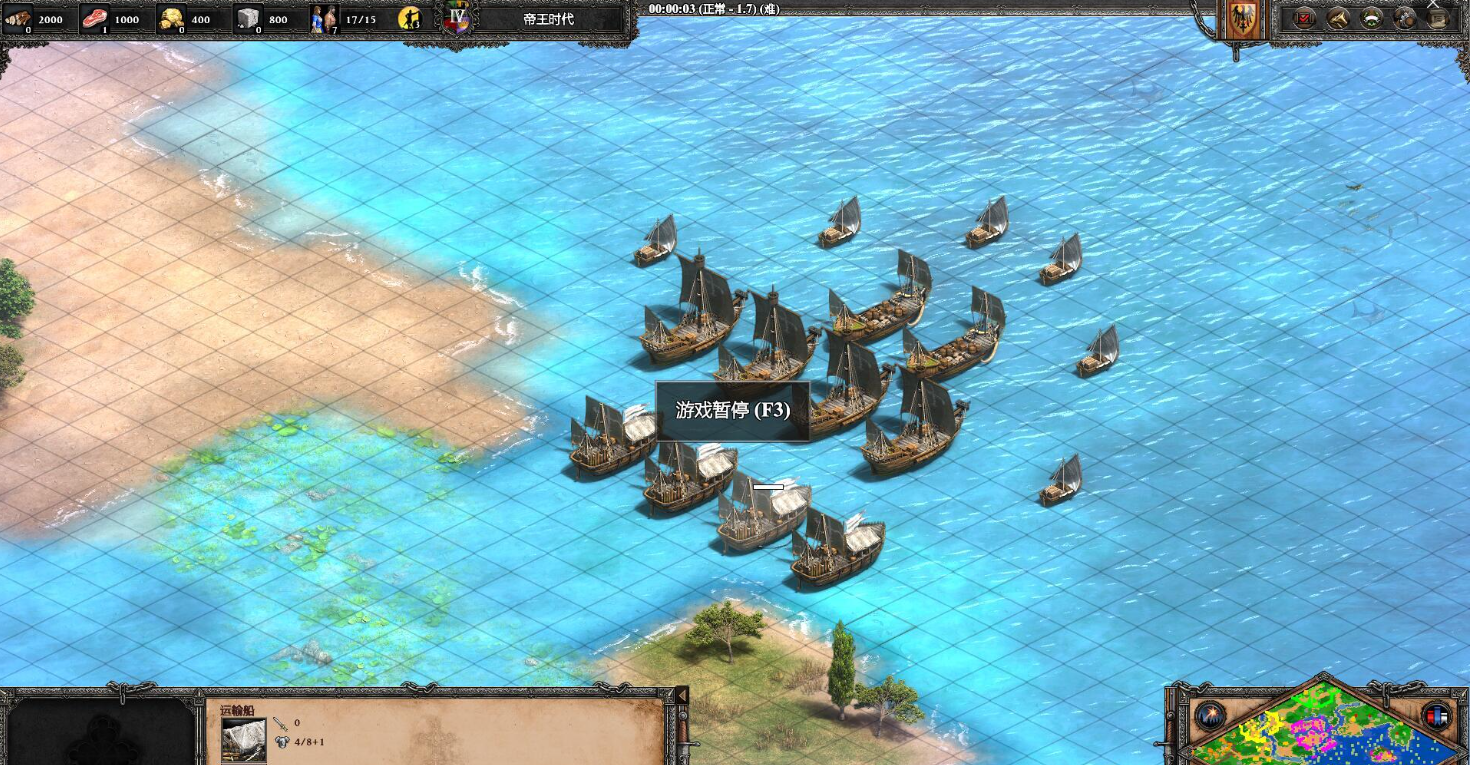1470x765 pixels.
Task: Toggle the minimap display mode button
Action: (1437, 716)
